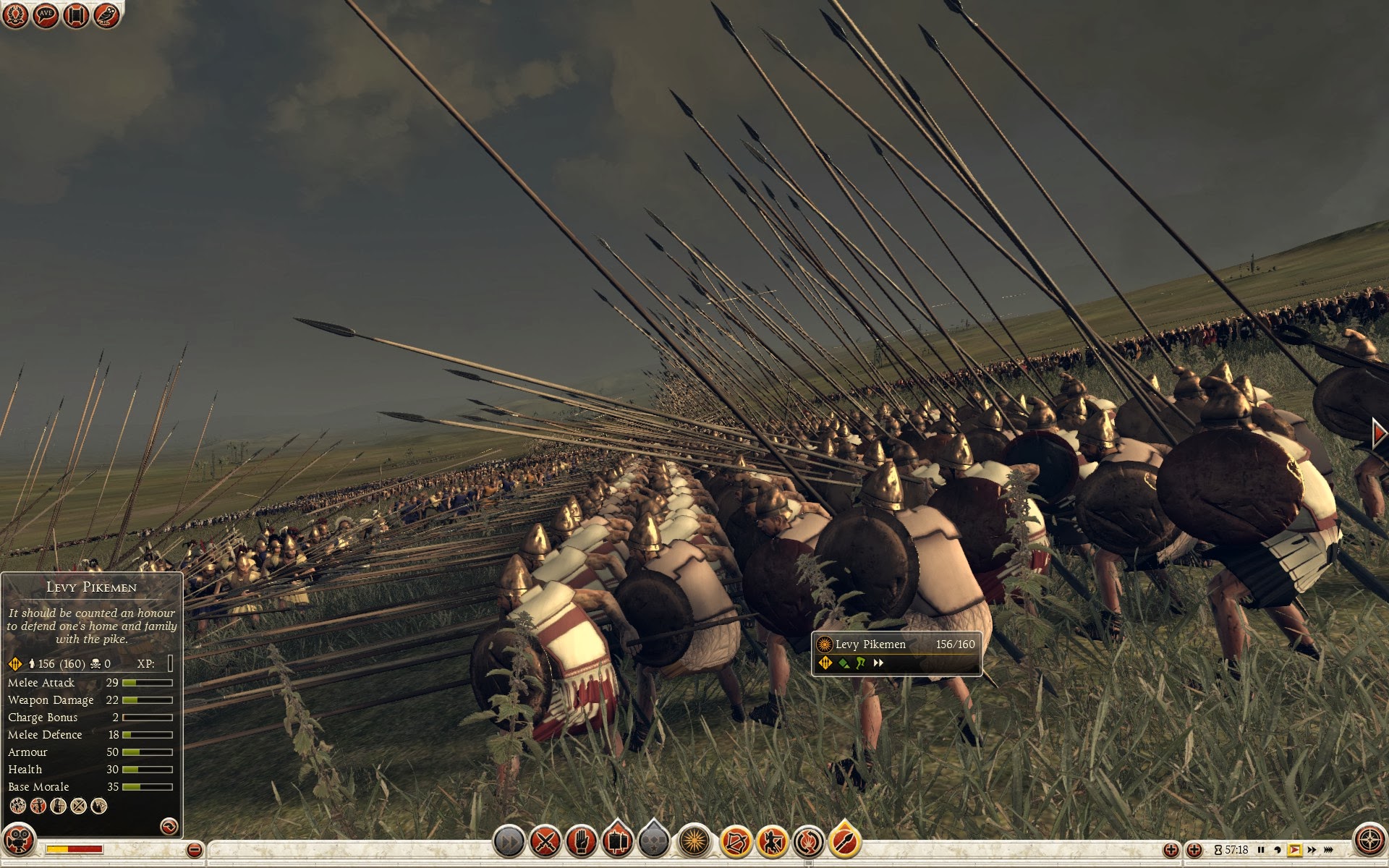Click the round arrow button in unit panel
Viewport: 1389px width, 868px height.
(x=169, y=825)
